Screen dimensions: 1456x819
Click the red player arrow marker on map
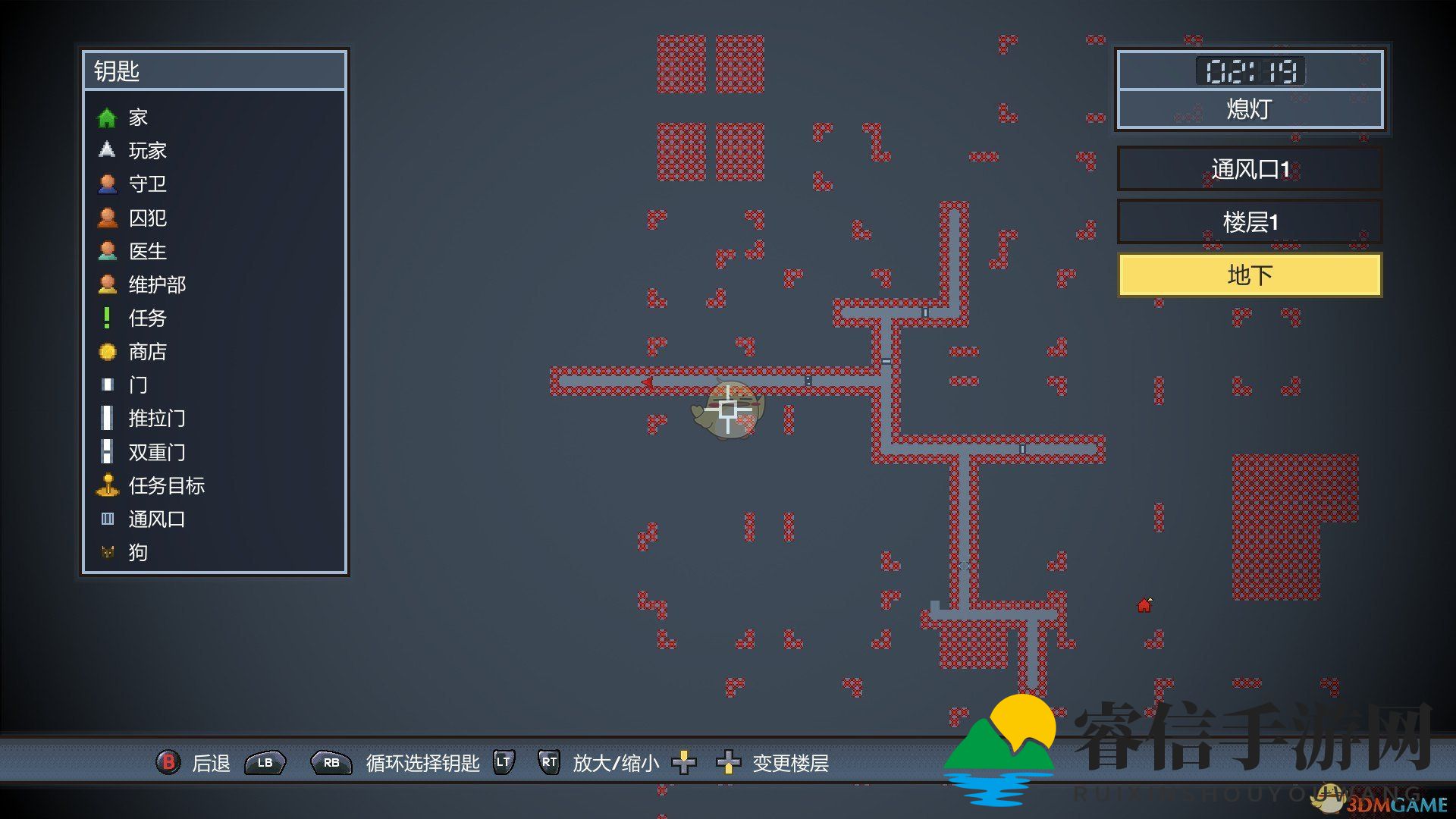point(647,382)
